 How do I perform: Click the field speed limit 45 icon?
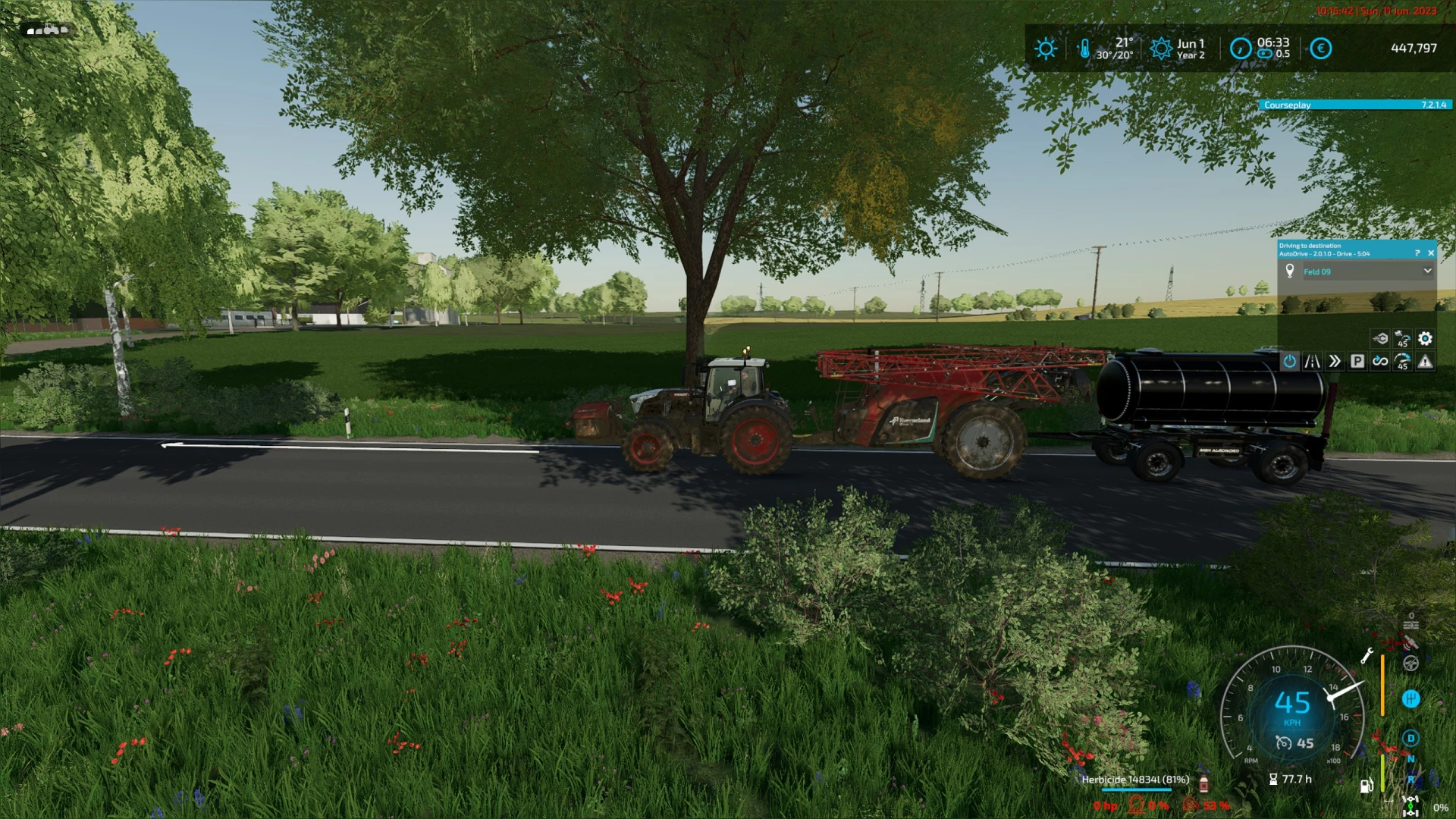(x=1402, y=338)
